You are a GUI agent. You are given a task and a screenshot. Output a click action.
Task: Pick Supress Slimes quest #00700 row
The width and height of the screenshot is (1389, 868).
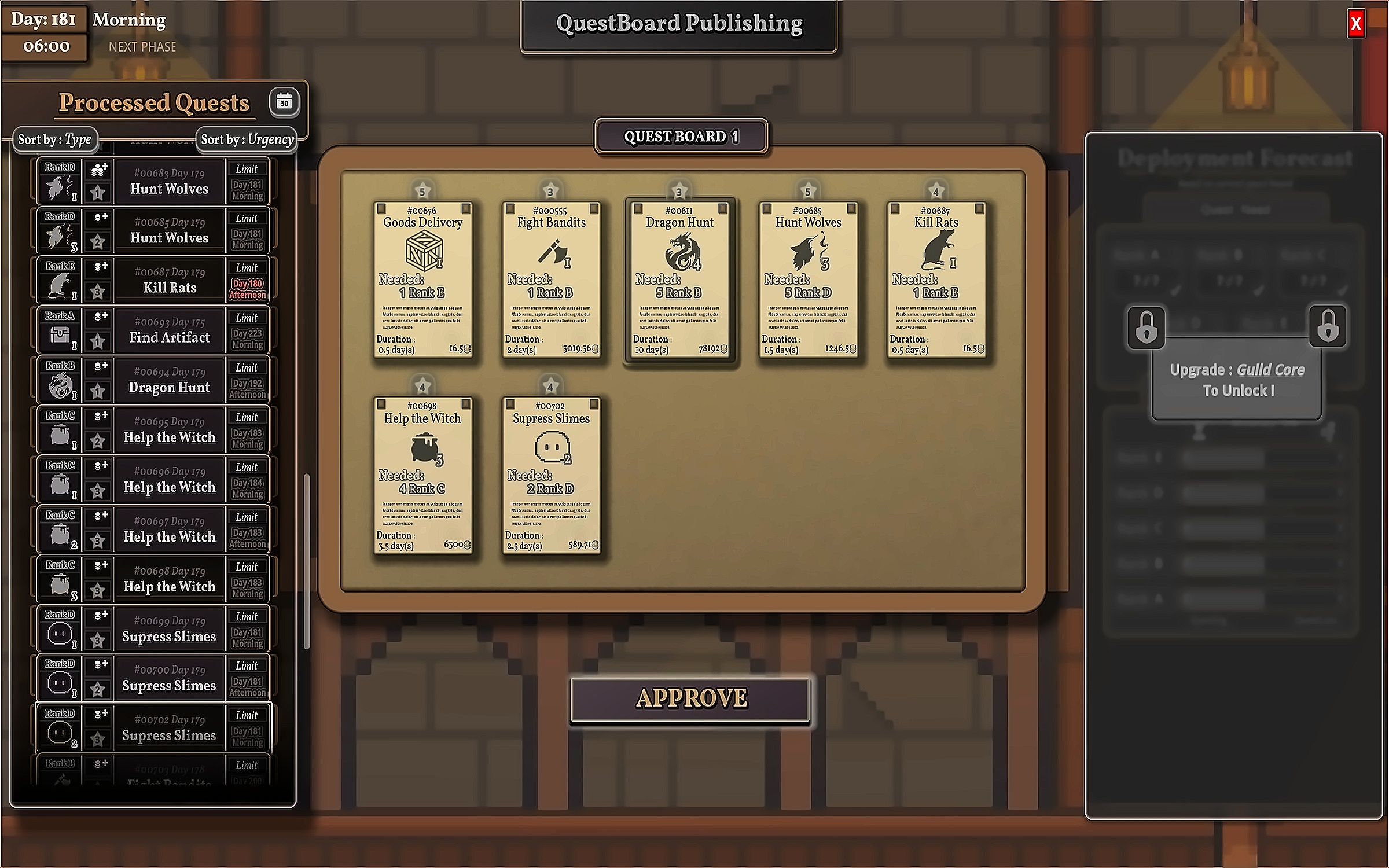(169, 678)
